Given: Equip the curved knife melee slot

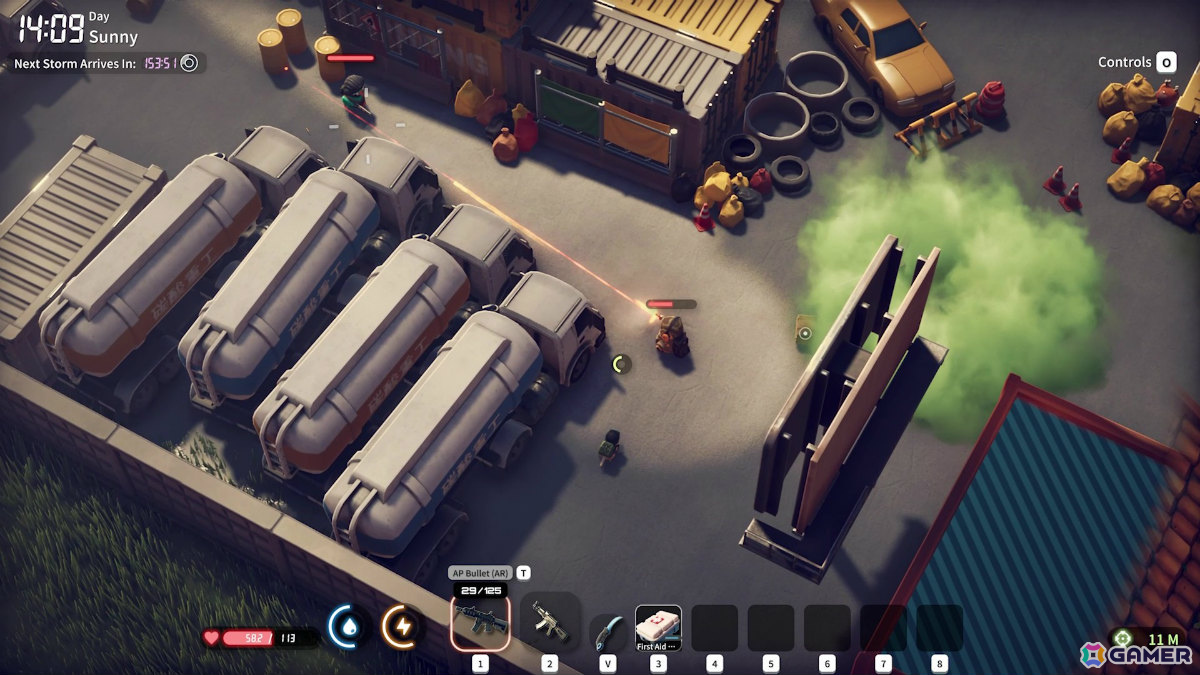Looking at the screenshot, I should (608, 632).
